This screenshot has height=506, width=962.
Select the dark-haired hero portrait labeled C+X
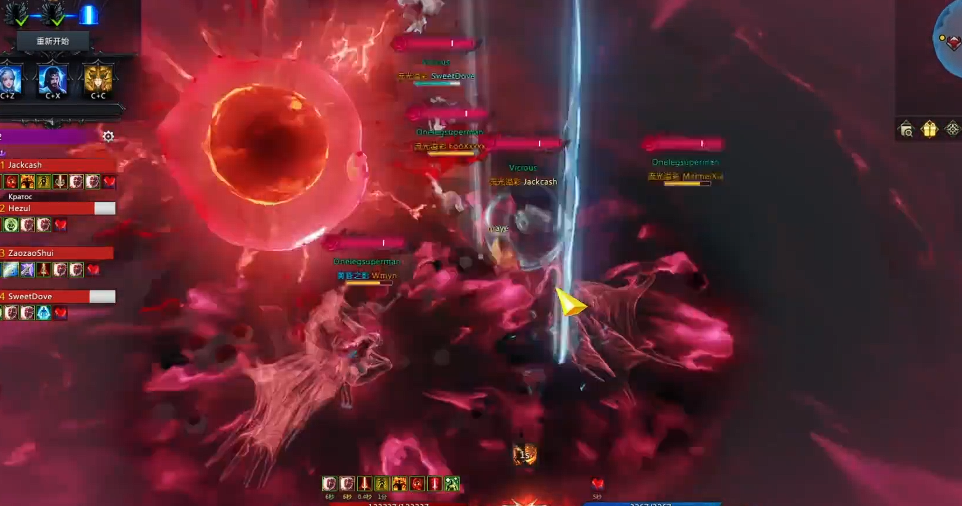(53, 78)
